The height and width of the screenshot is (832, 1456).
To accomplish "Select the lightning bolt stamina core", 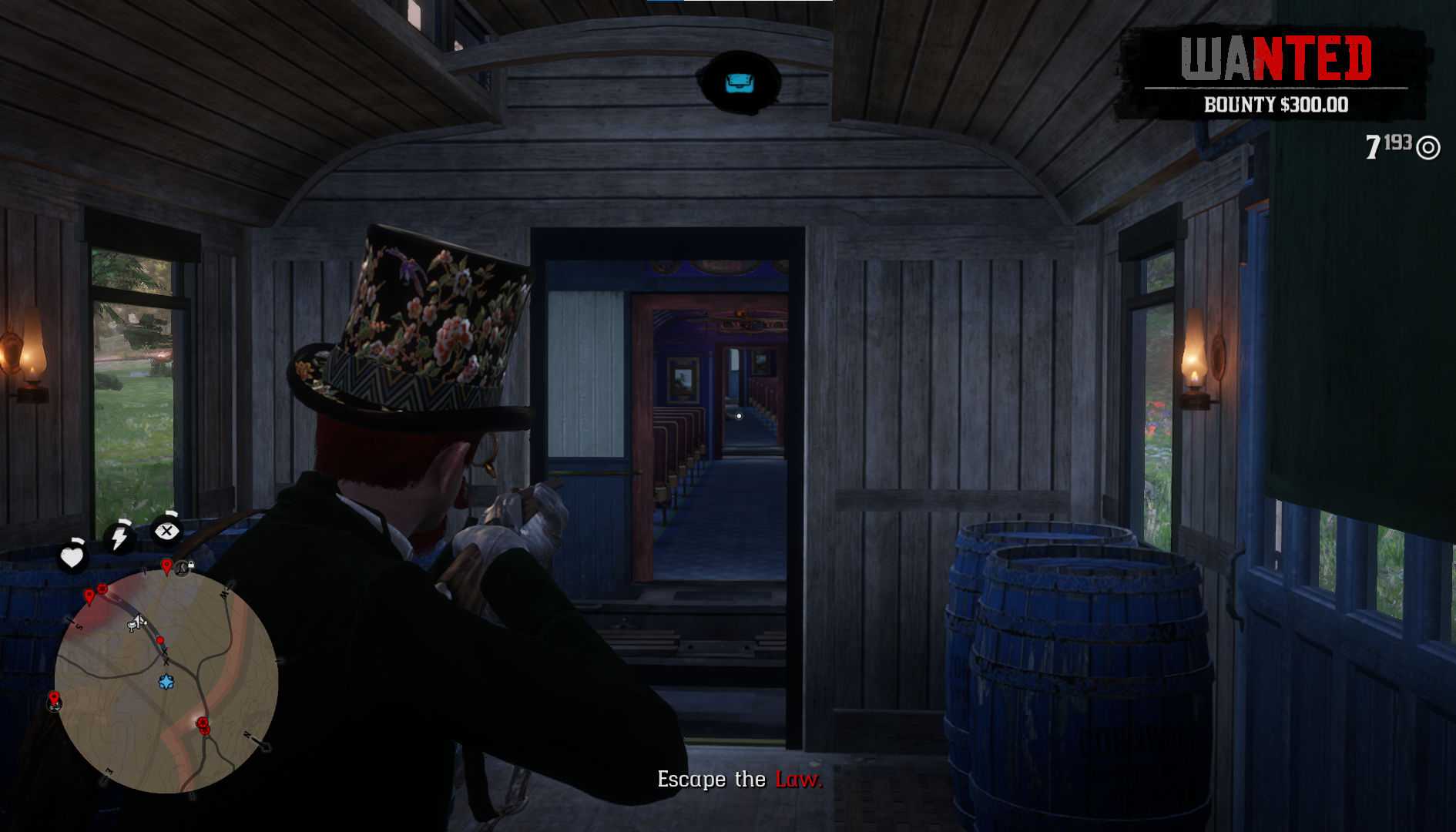I will click(x=119, y=537).
